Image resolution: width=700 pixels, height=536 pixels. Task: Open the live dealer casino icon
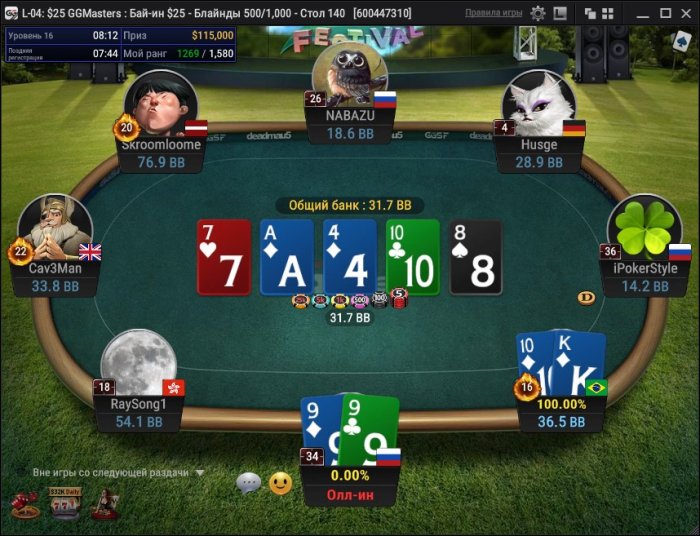(x=102, y=504)
